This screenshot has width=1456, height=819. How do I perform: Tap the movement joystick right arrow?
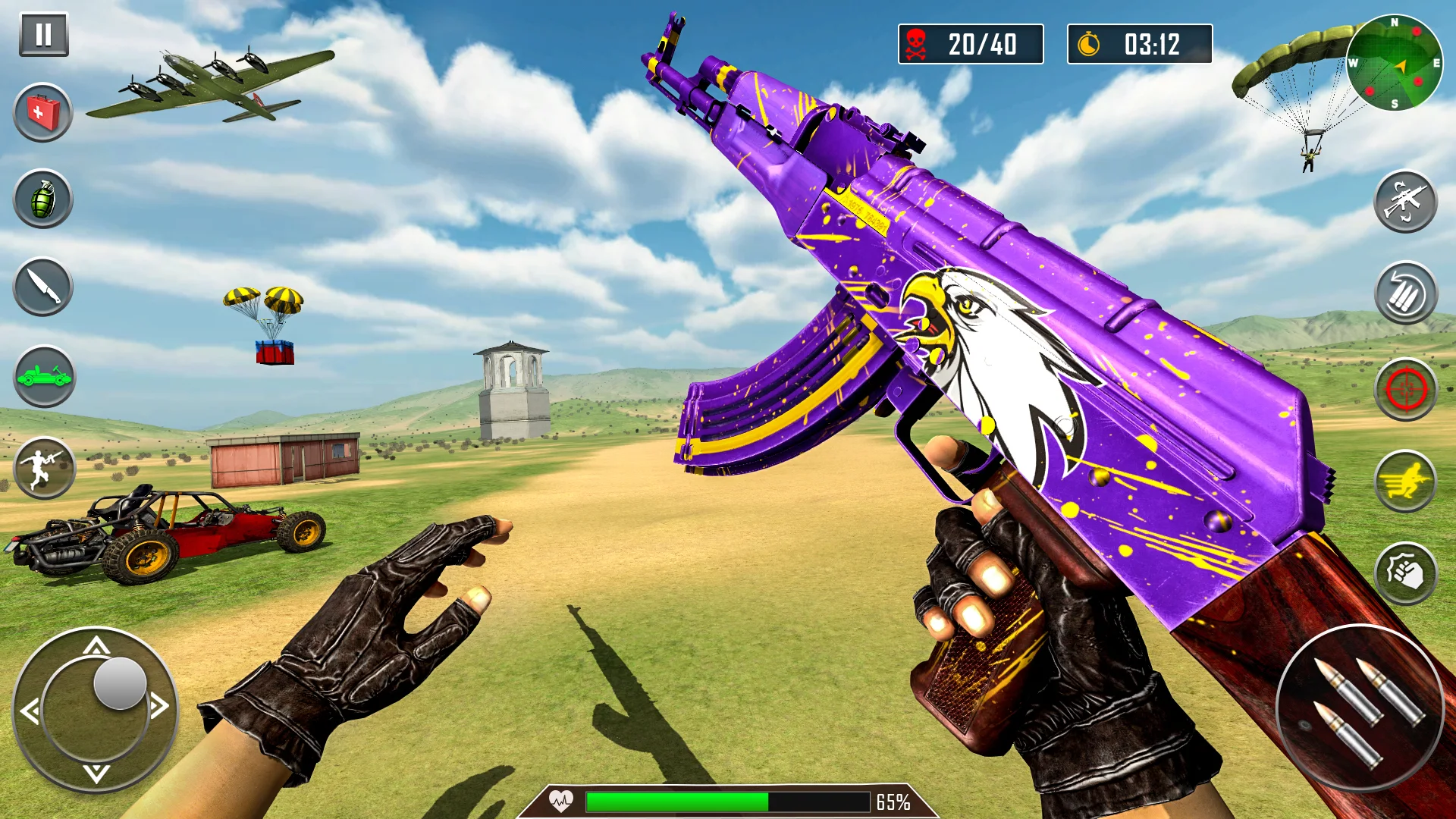click(159, 707)
